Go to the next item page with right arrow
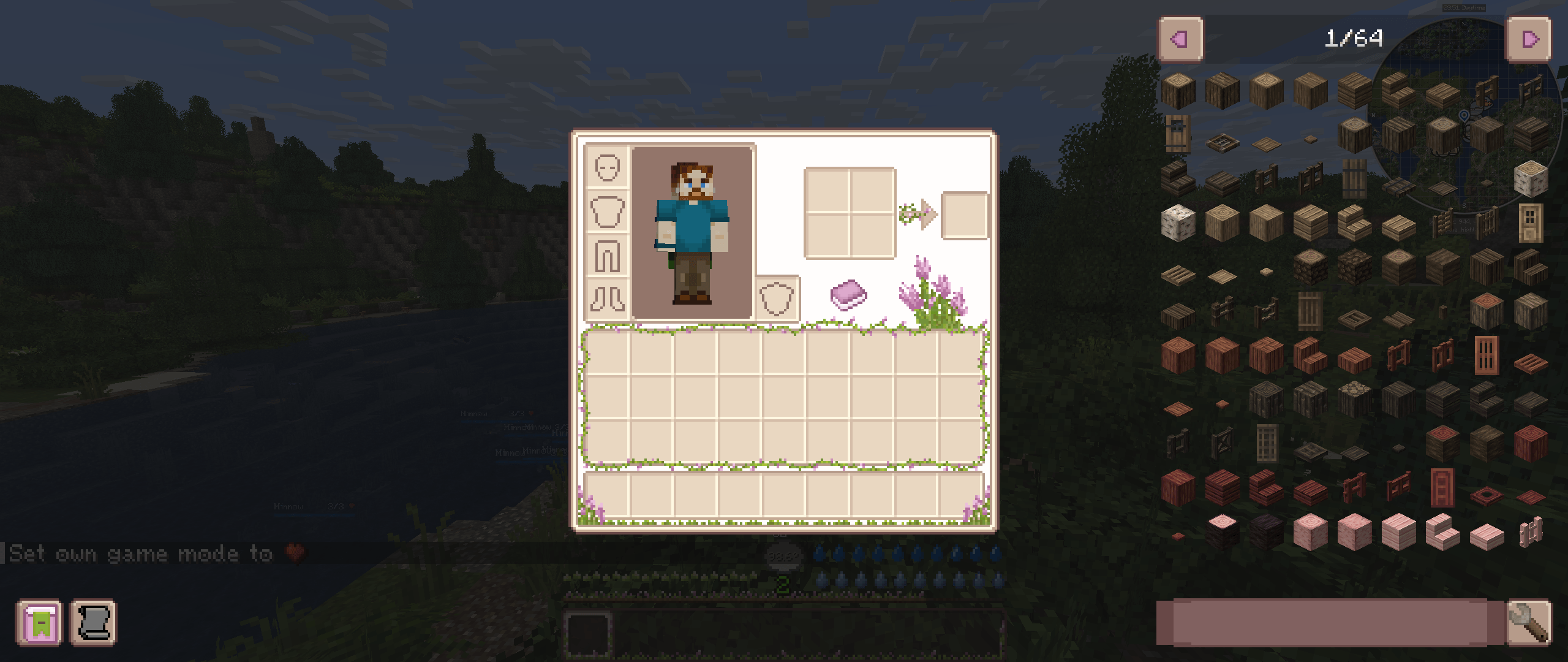The image size is (1568, 662). point(1529,38)
